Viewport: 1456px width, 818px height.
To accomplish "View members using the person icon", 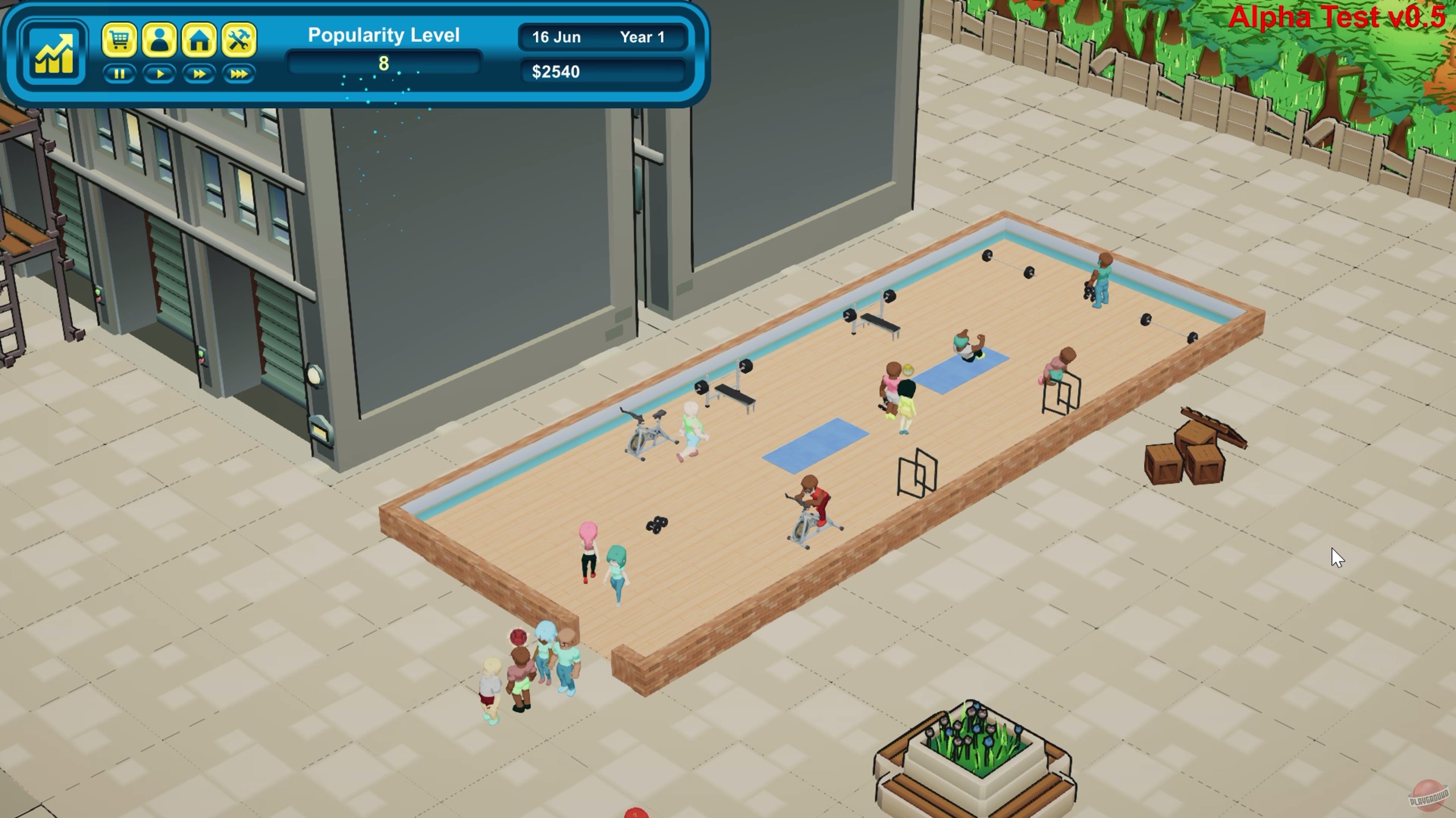I will click(x=160, y=40).
